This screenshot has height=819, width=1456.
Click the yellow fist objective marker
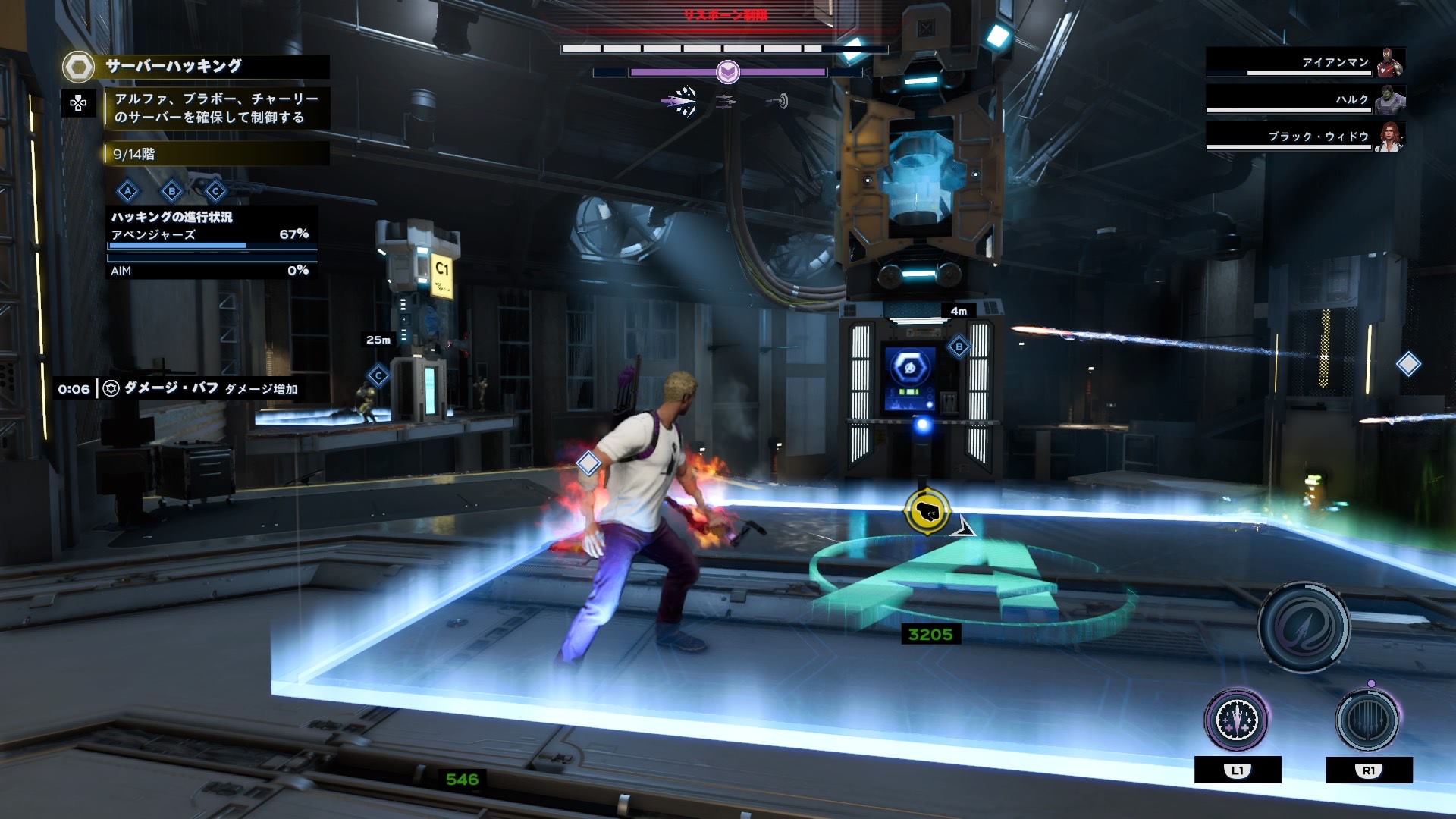click(x=927, y=512)
